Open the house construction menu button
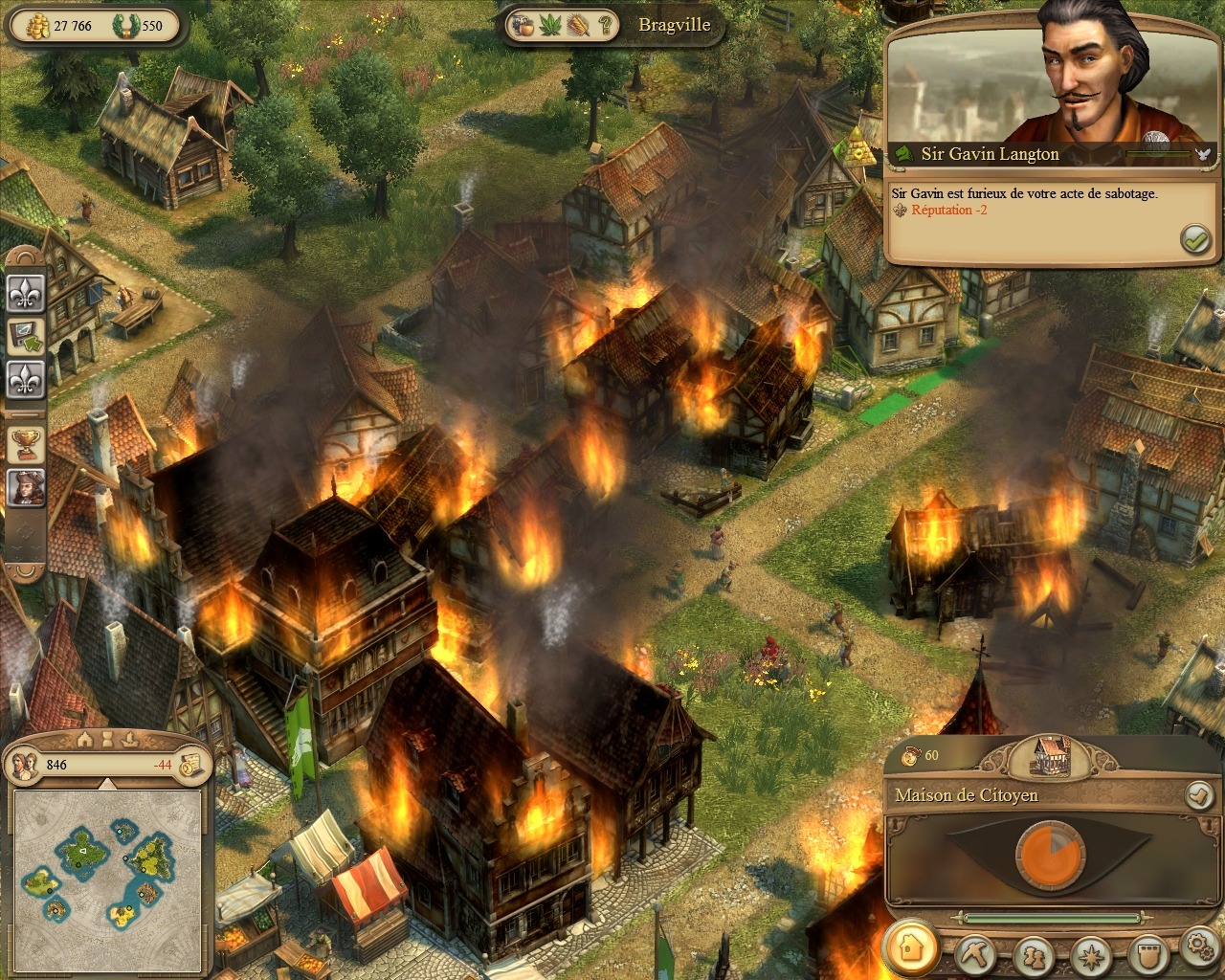Viewport: 1225px width, 980px height. (911, 947)
